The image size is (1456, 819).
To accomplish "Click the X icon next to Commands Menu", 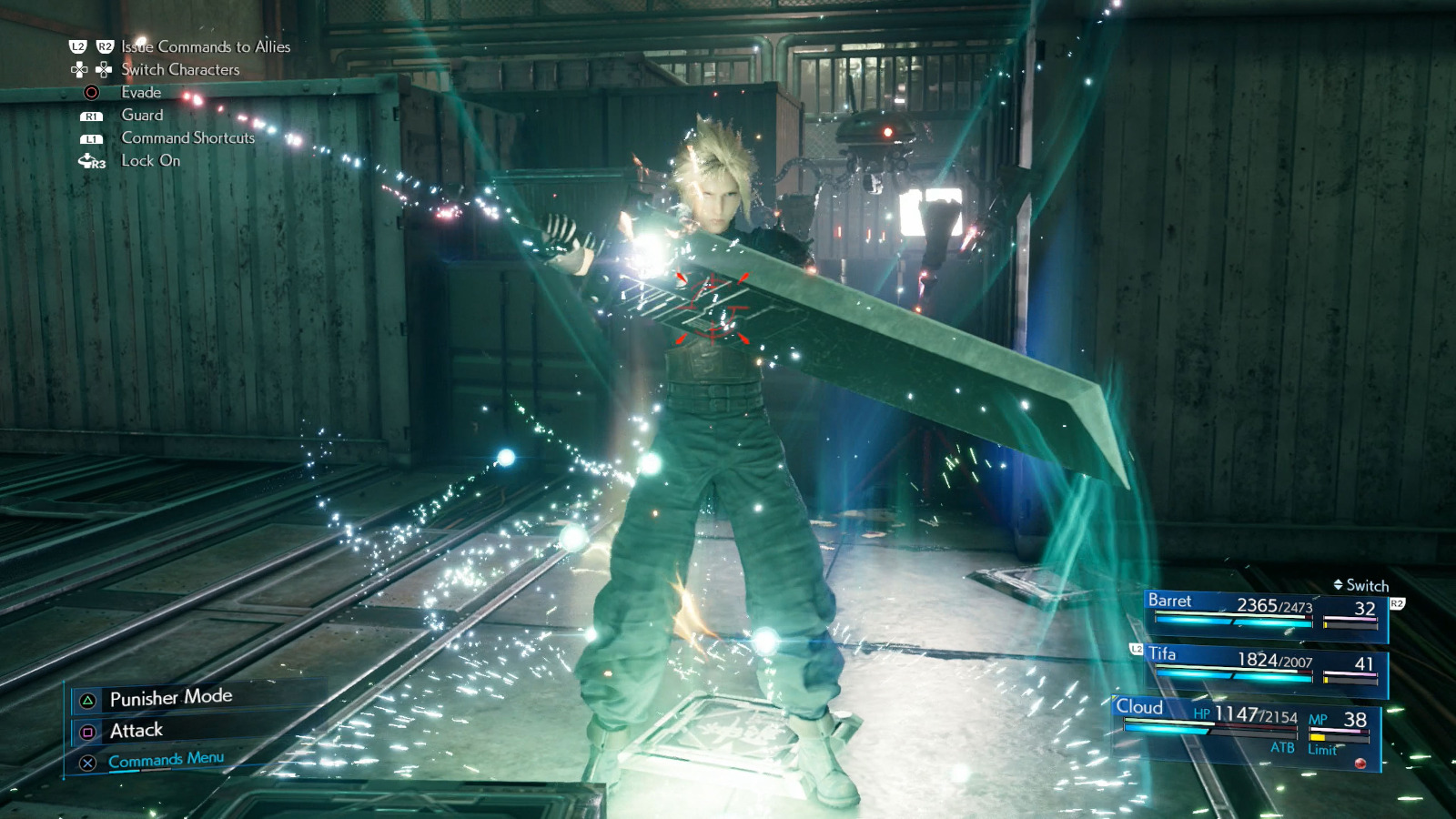I will (x=86, y=764).
